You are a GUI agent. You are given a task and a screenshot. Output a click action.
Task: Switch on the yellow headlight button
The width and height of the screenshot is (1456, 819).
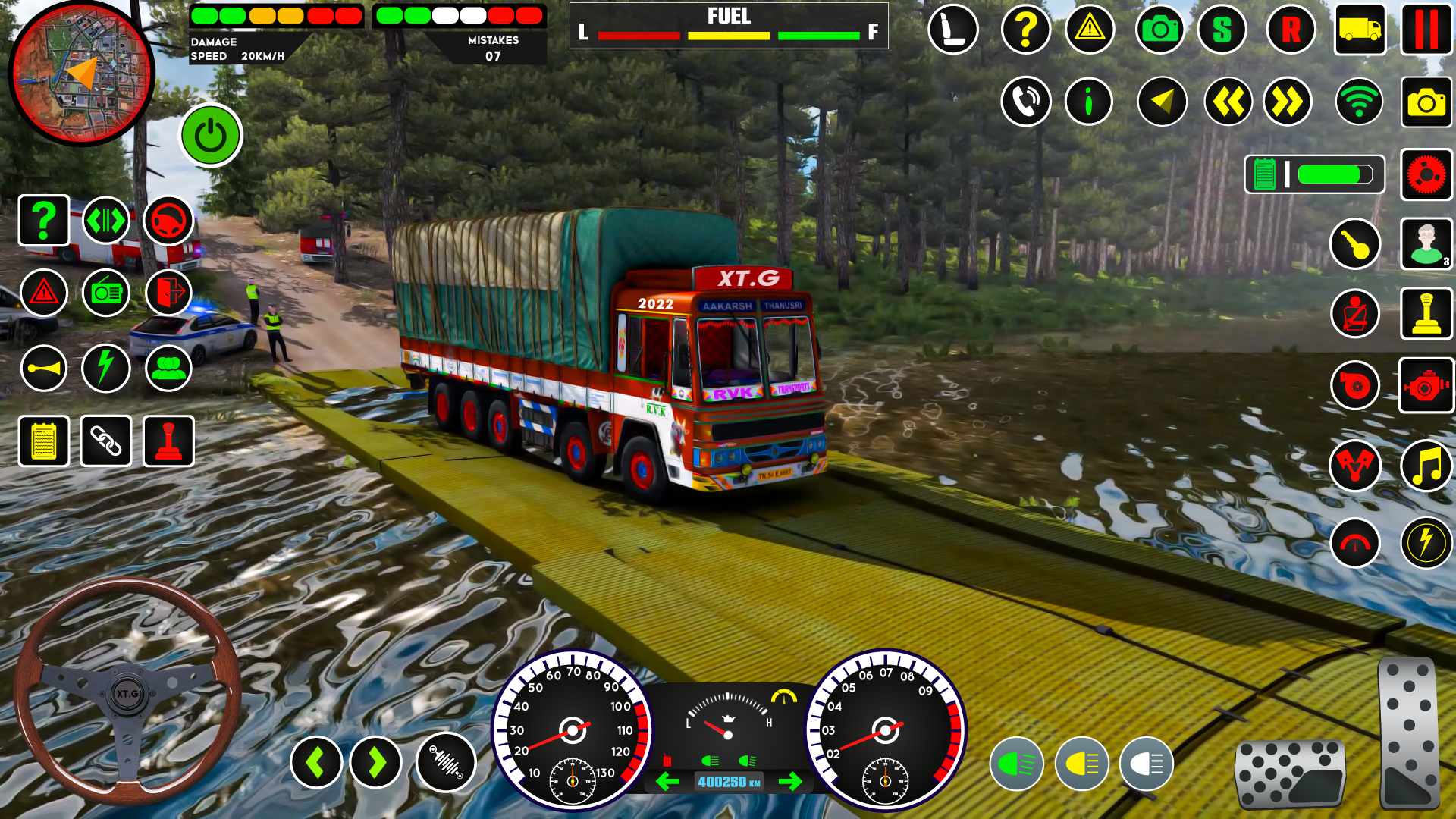click(1081, 764)
